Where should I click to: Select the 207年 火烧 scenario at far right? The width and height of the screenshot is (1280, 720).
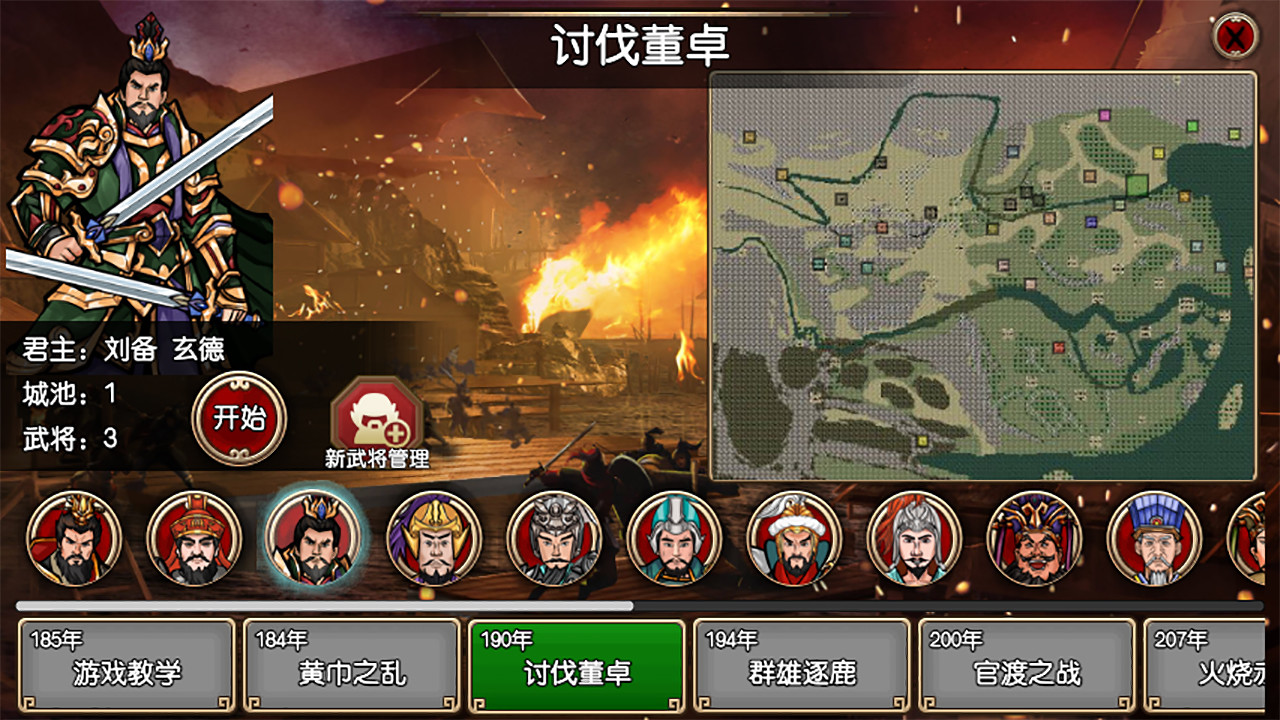pyautogui.click(x=1215, y=662)
